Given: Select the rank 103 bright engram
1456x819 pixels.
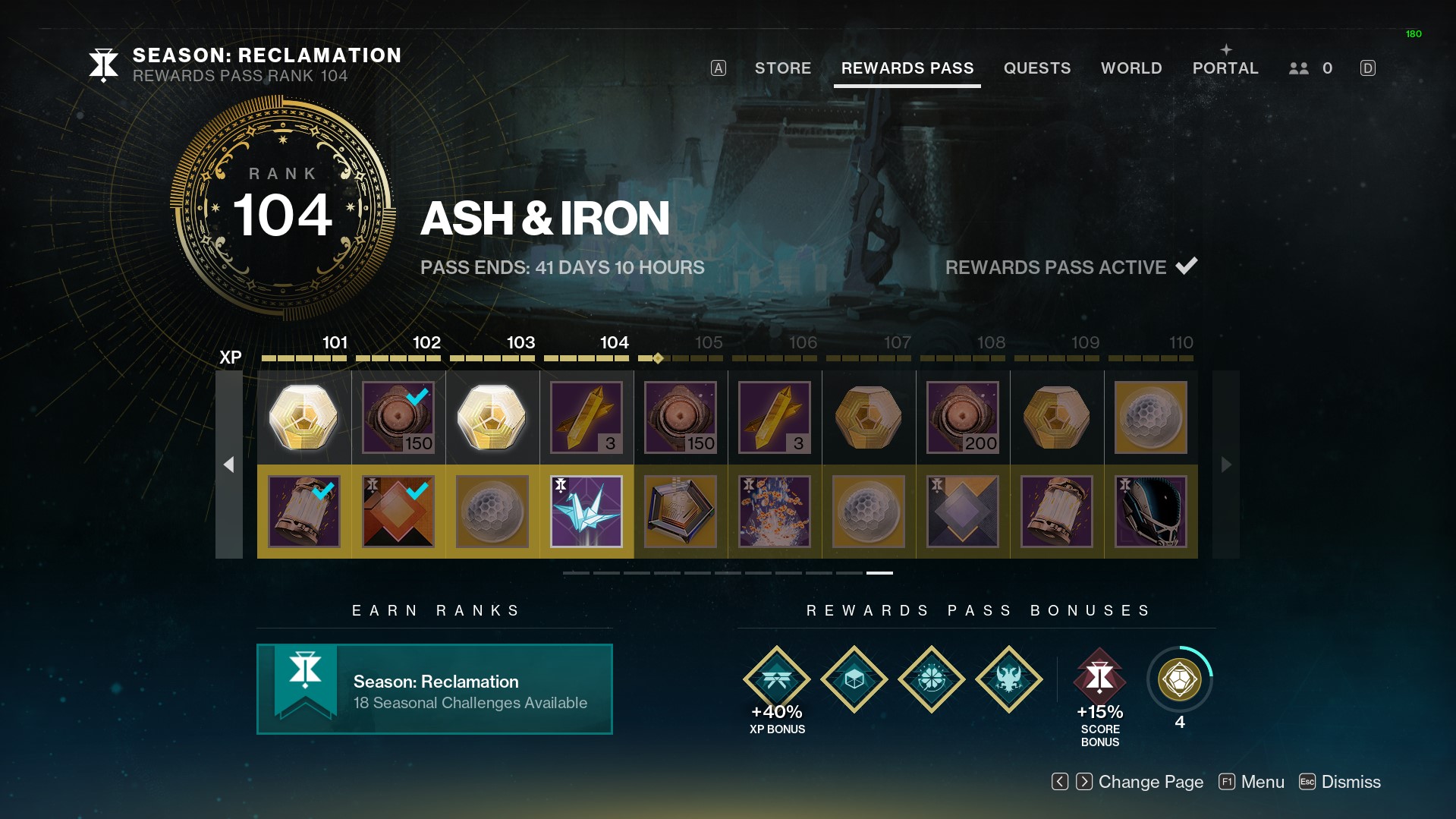Looking at the screenshot, I should pos(492,417).
